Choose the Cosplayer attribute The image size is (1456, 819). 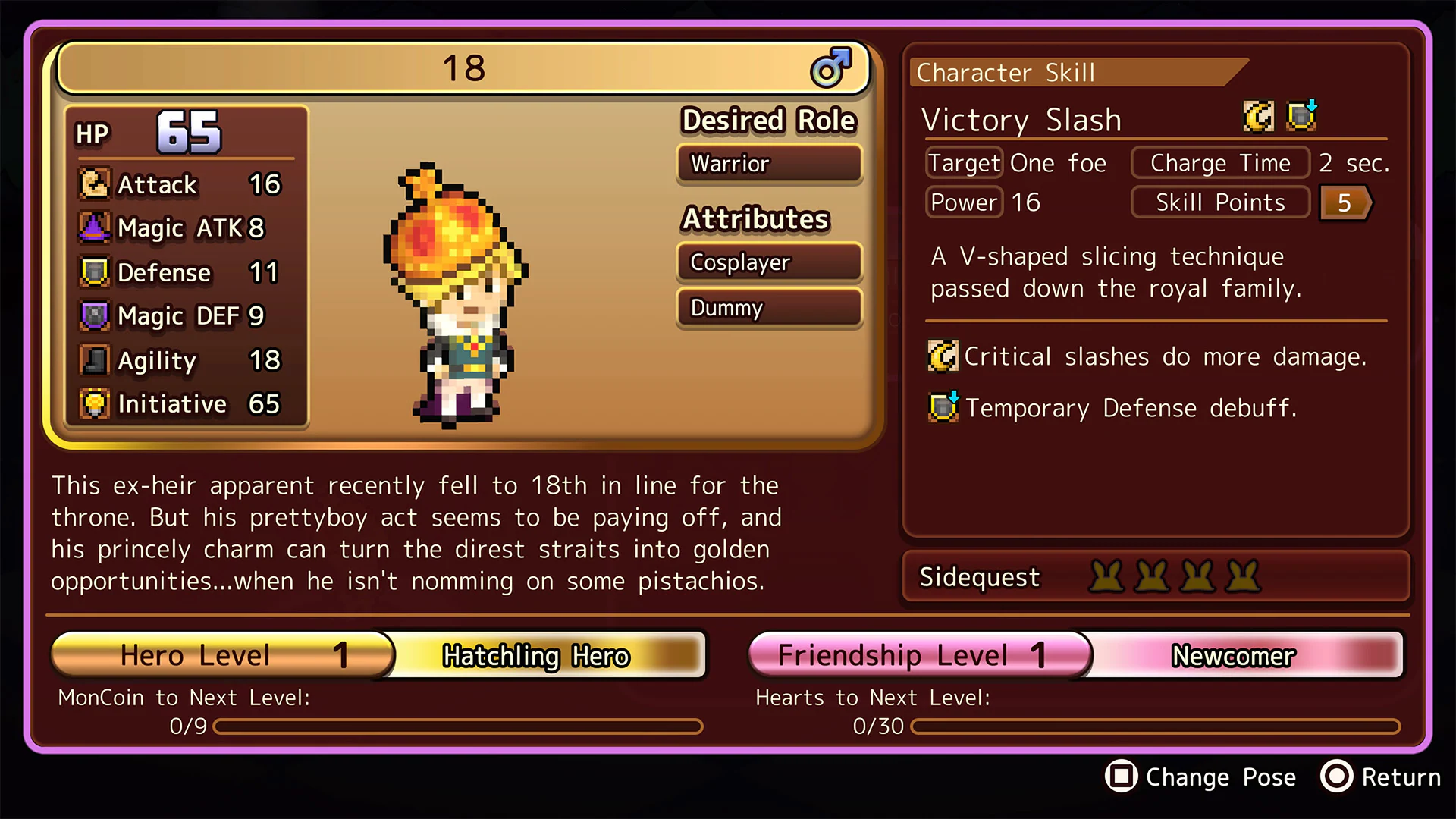769,262
